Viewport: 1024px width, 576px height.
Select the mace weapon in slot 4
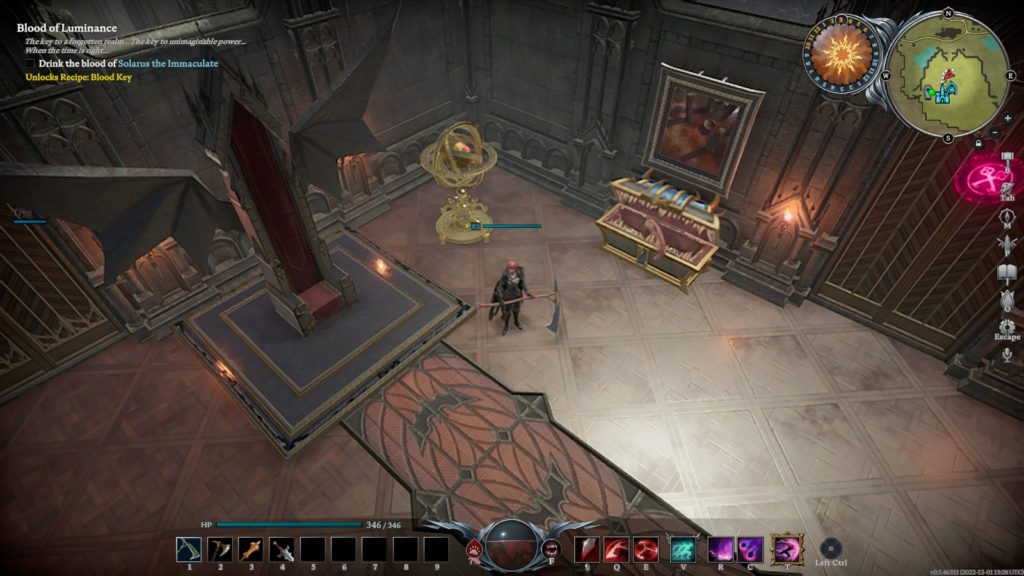point(281,549)
